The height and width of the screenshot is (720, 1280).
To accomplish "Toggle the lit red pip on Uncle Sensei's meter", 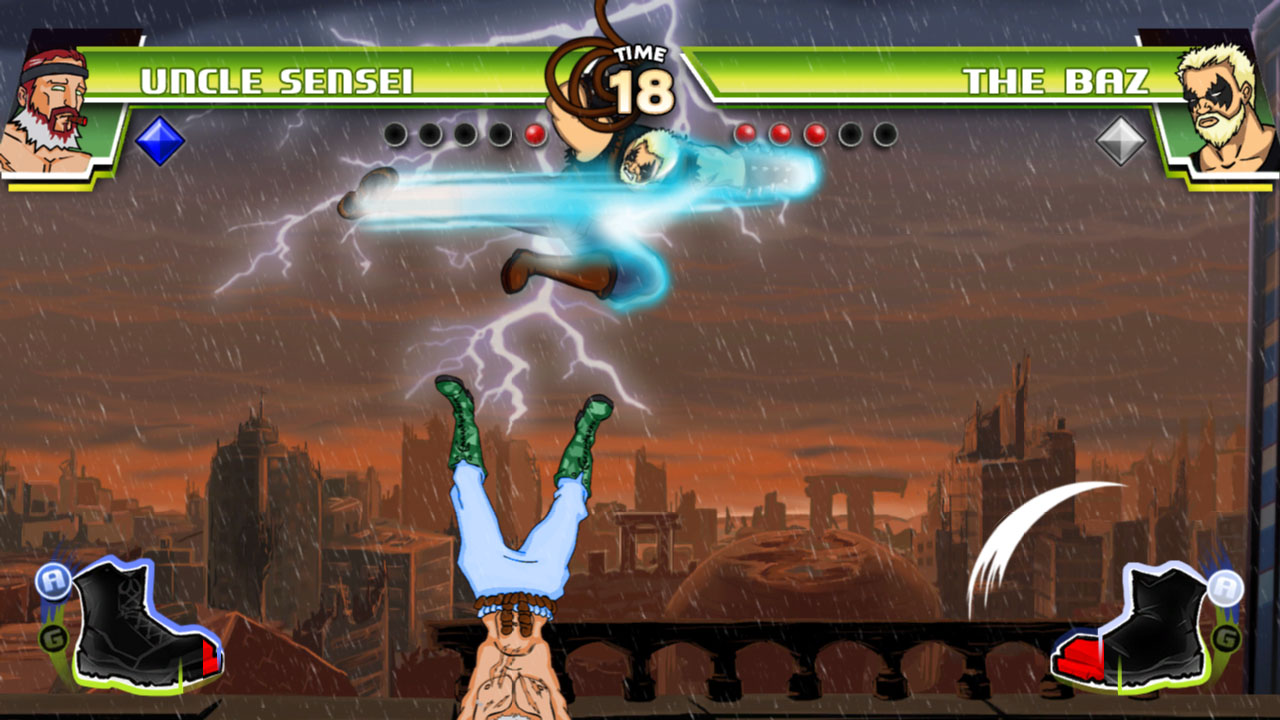I will tap(533, 132).
